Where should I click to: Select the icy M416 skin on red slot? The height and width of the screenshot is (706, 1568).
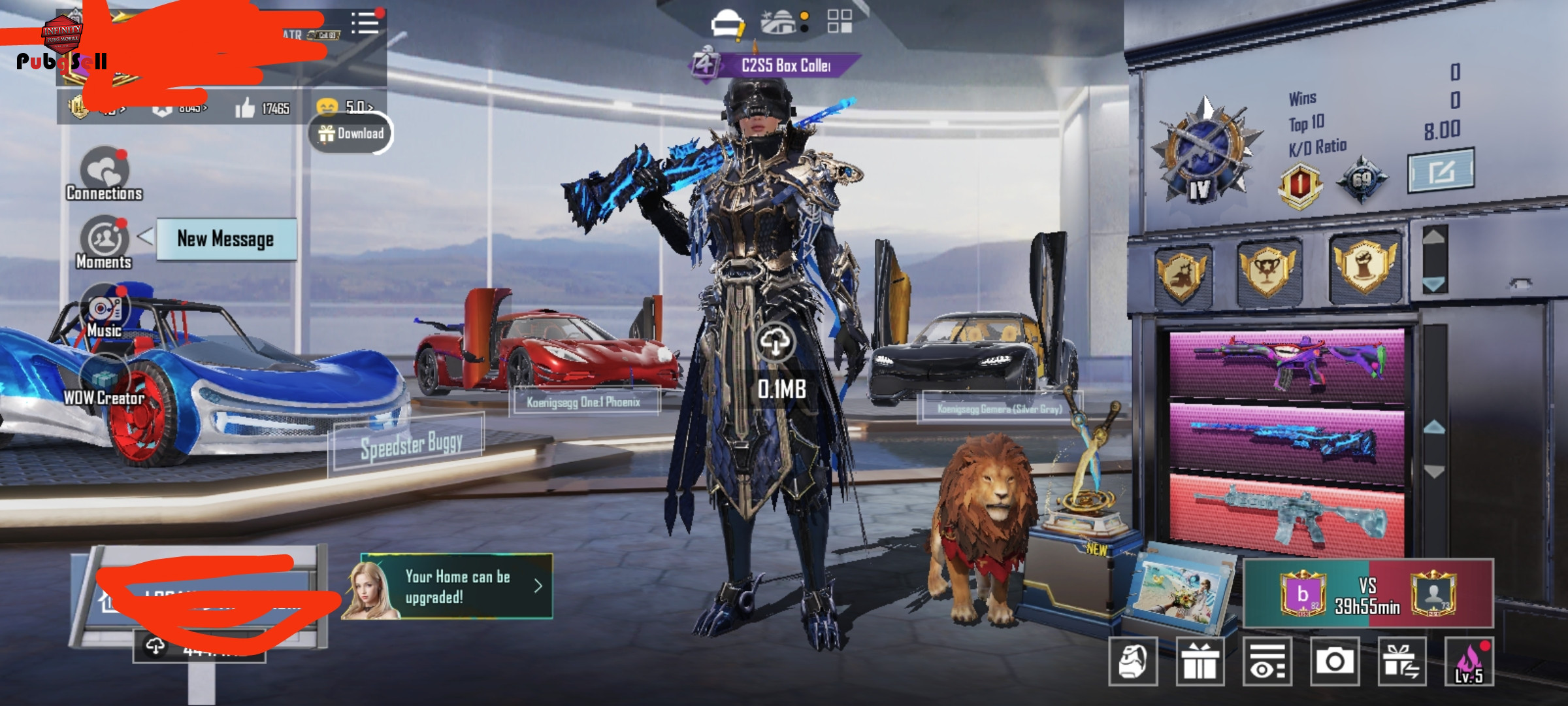[x=1286, y=513]
